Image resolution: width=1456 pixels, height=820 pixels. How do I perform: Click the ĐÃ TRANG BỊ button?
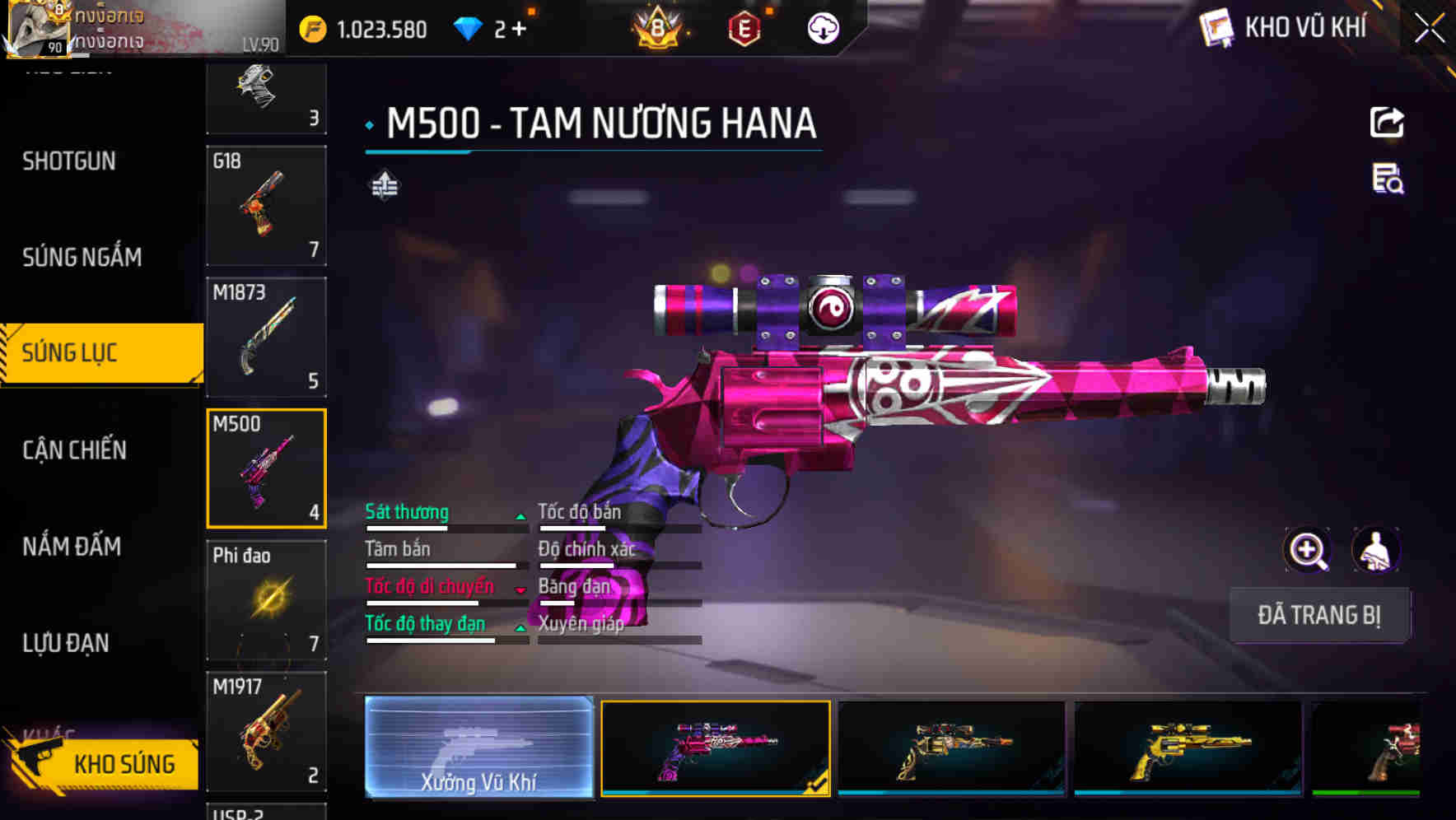click(x=1318, y=615)
